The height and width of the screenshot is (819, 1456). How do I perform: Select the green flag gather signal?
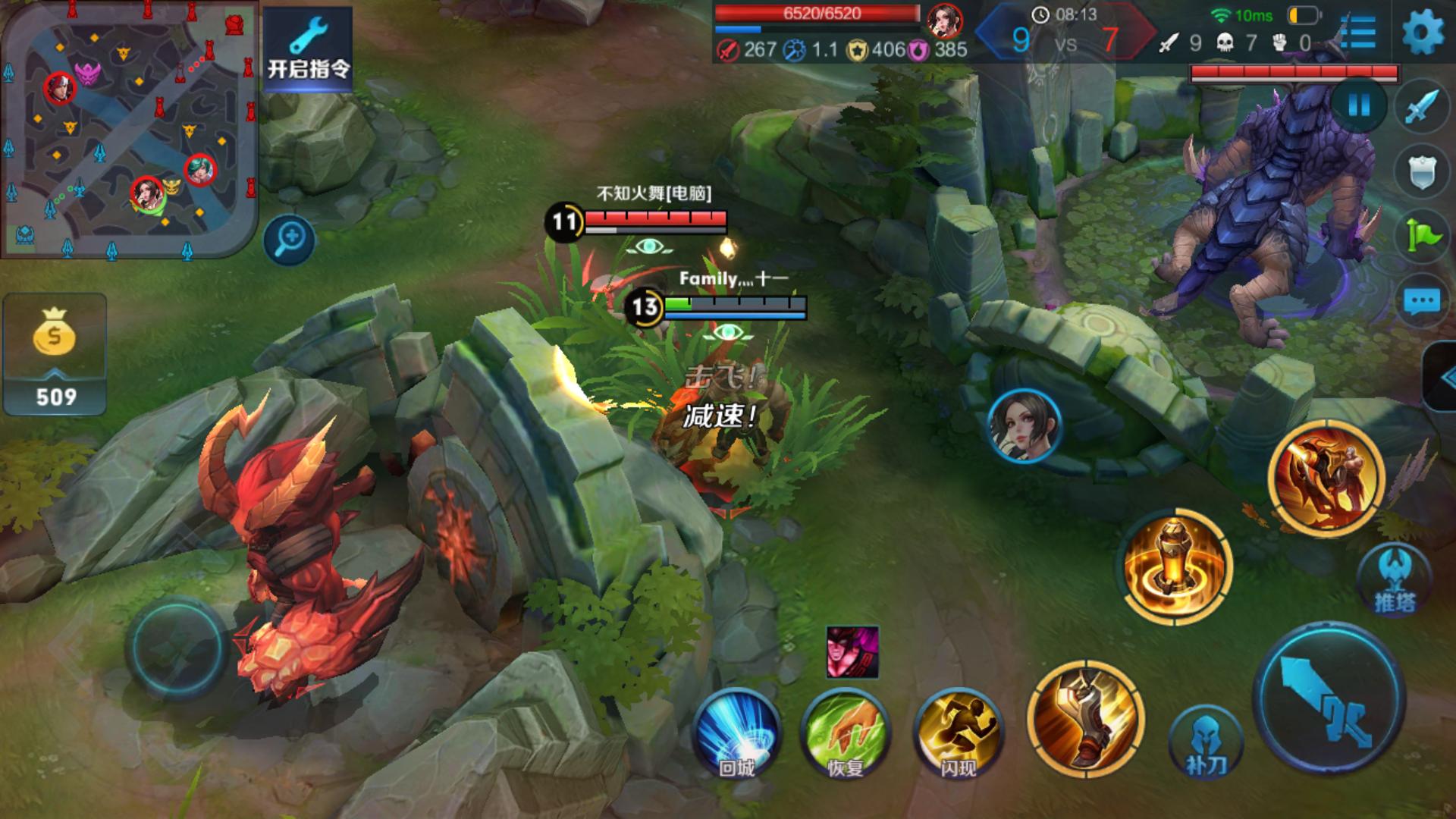[x=1422, y=237]
